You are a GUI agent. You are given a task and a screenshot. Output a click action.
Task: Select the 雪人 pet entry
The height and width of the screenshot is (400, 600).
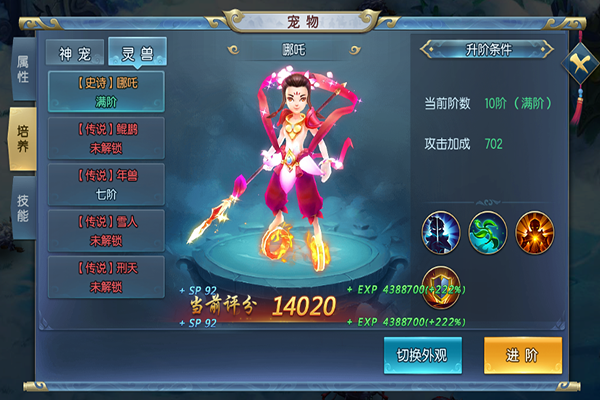coord(107,231)
